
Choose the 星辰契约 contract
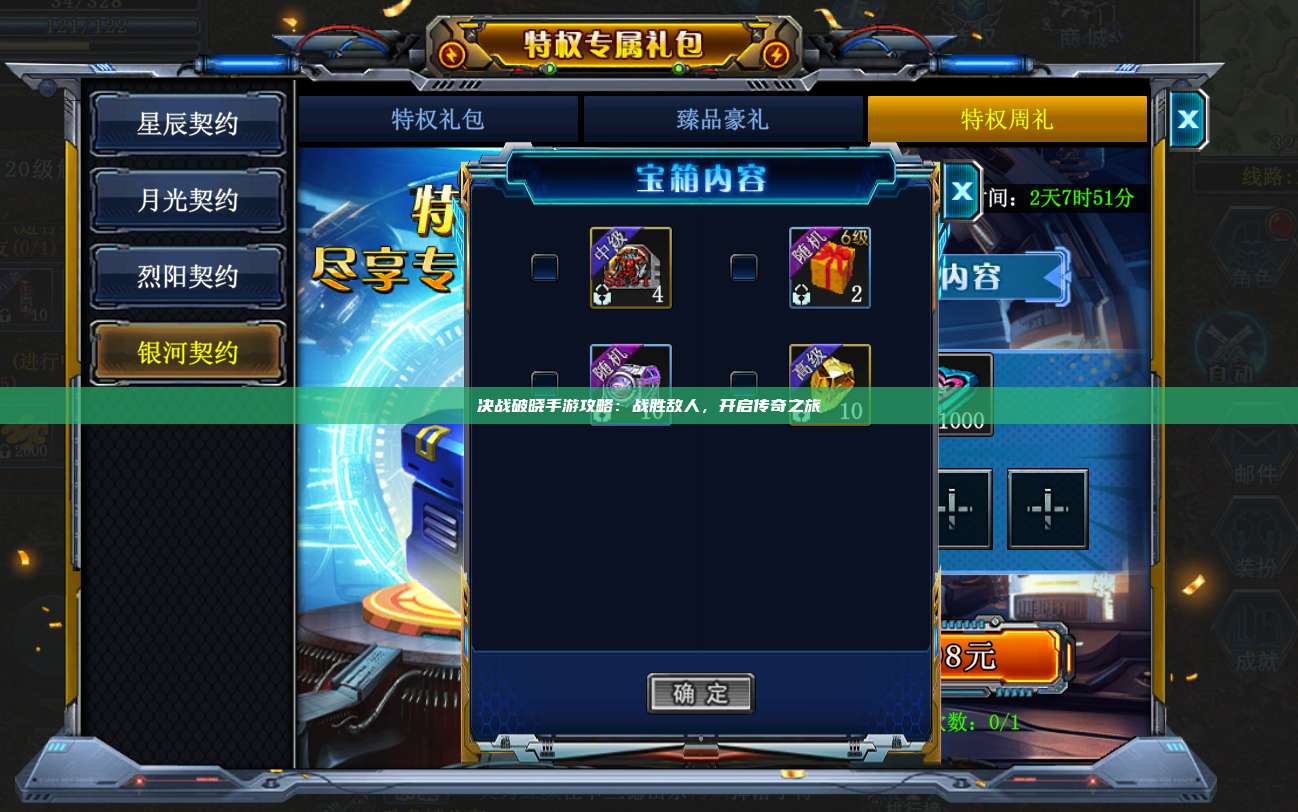coord(188,124)
